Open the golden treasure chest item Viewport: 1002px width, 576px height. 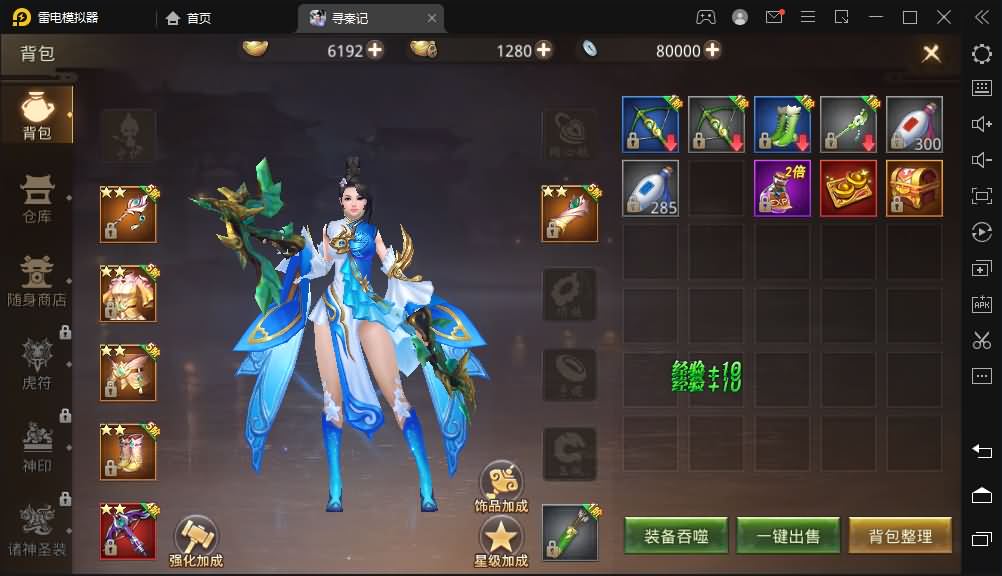pos(914,188)
